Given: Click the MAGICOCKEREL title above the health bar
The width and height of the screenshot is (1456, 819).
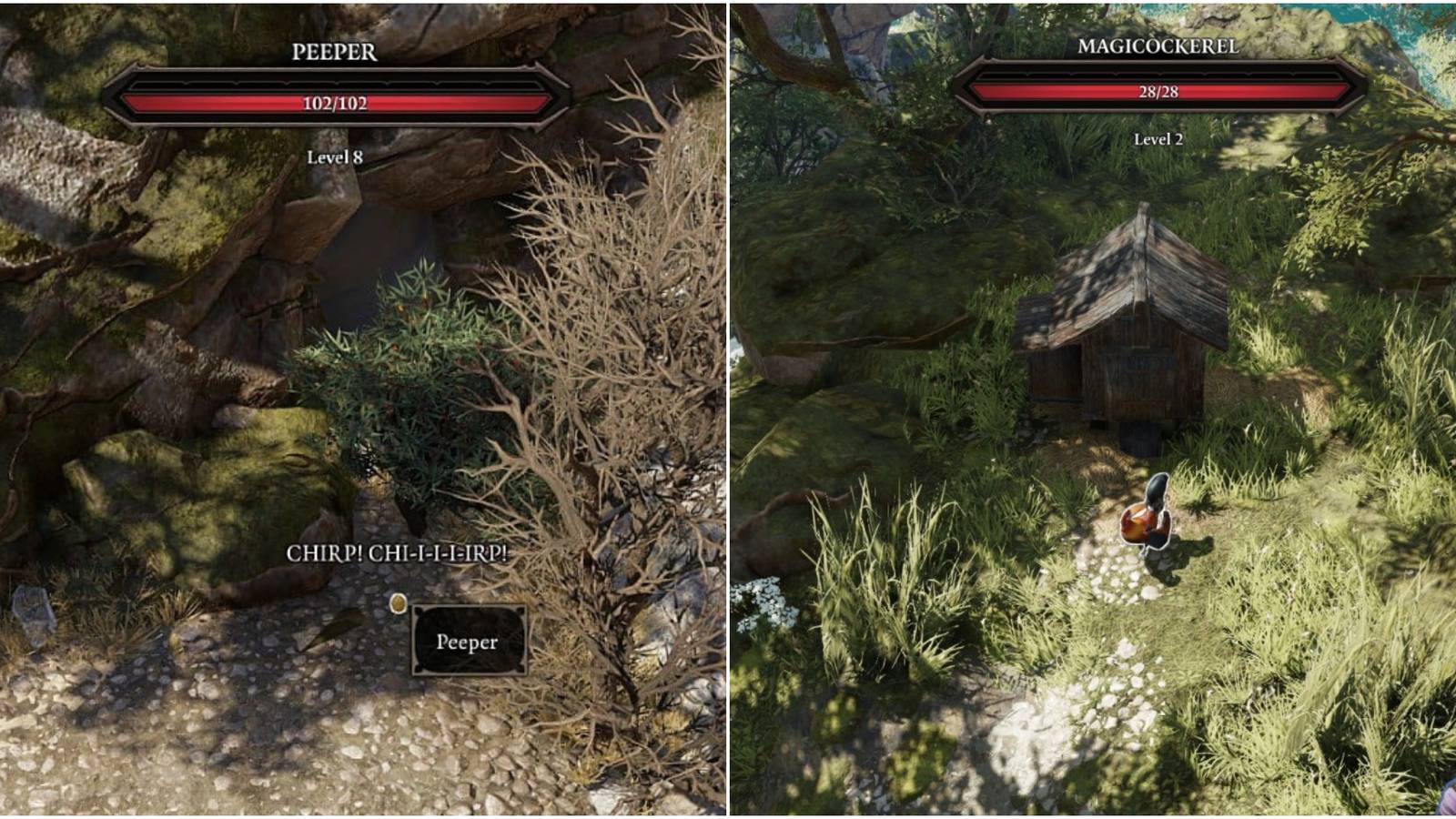Looking at the screenshot, I should pos(1157,44).
